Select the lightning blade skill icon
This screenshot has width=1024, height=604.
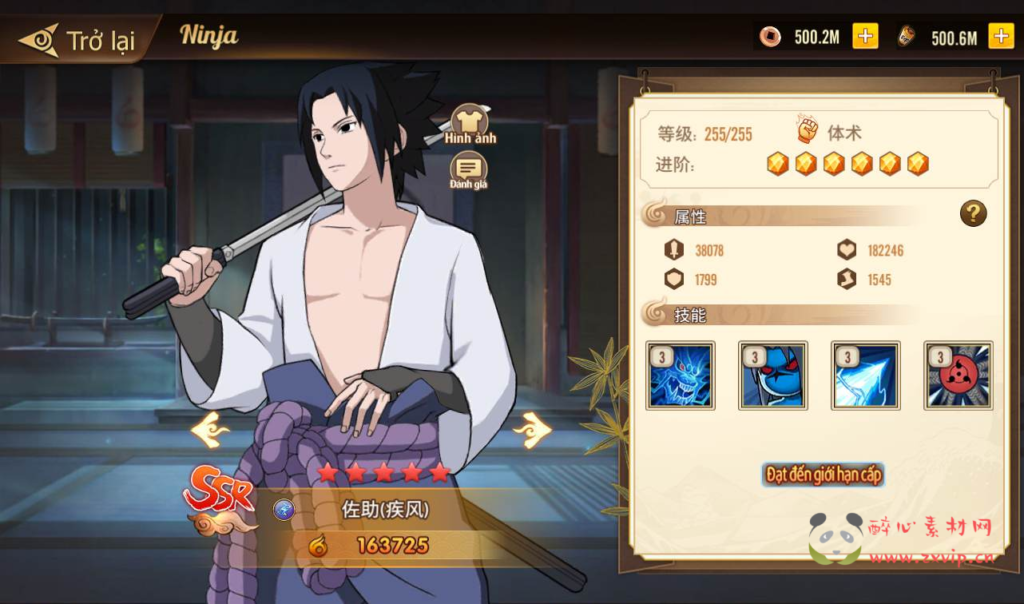click(866, 375)
